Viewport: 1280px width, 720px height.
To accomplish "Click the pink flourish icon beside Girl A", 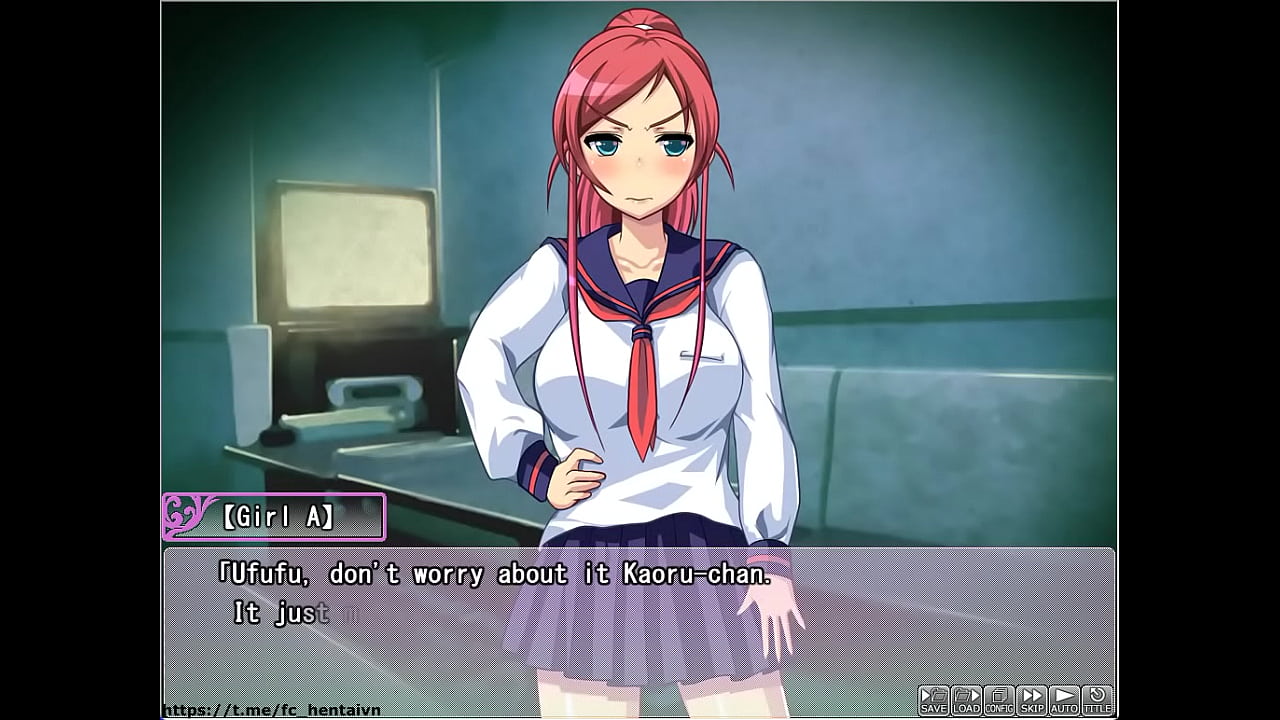I will coord(181,516).
